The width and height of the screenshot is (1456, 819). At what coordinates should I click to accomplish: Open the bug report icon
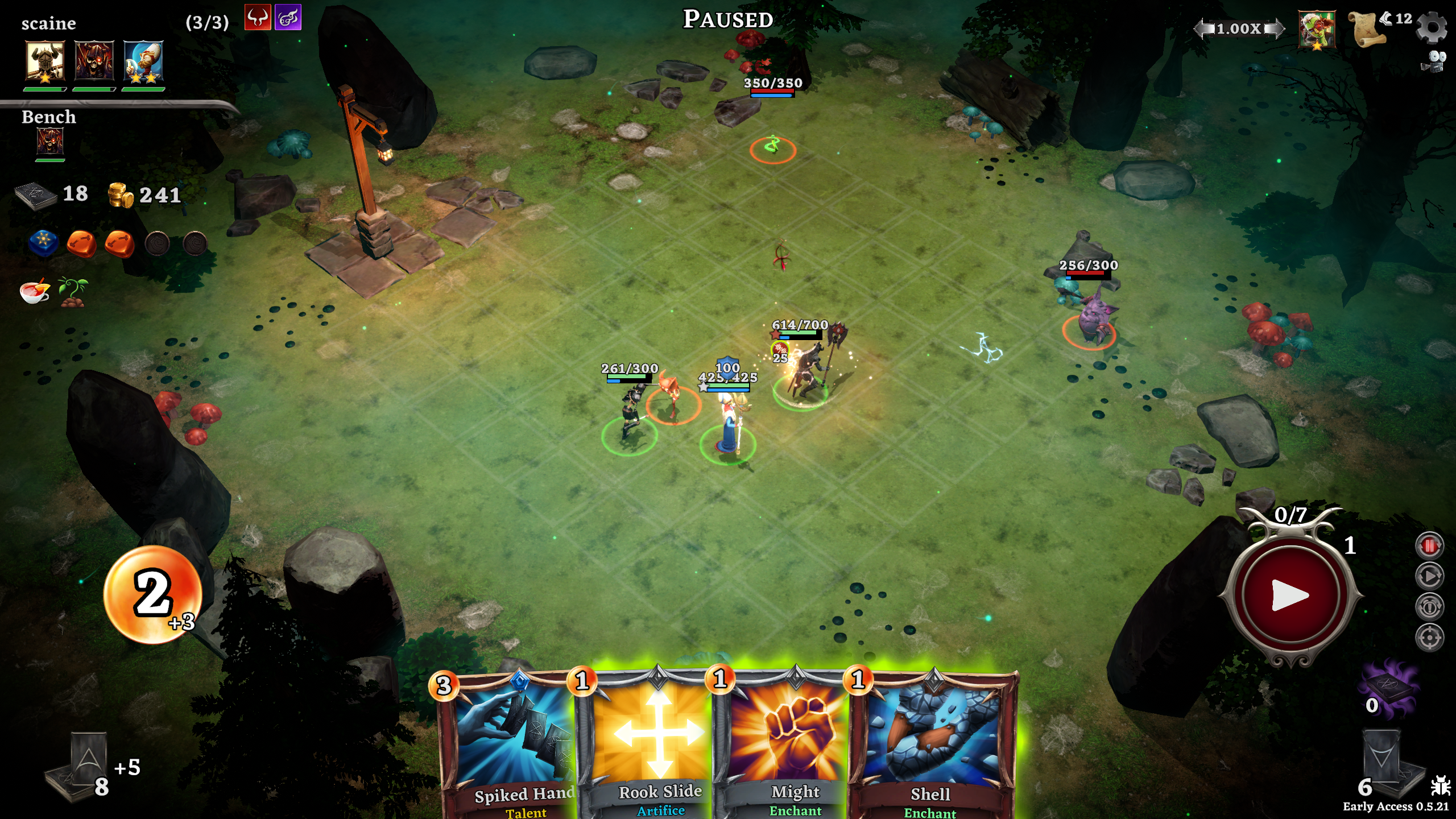(1441, 787)
